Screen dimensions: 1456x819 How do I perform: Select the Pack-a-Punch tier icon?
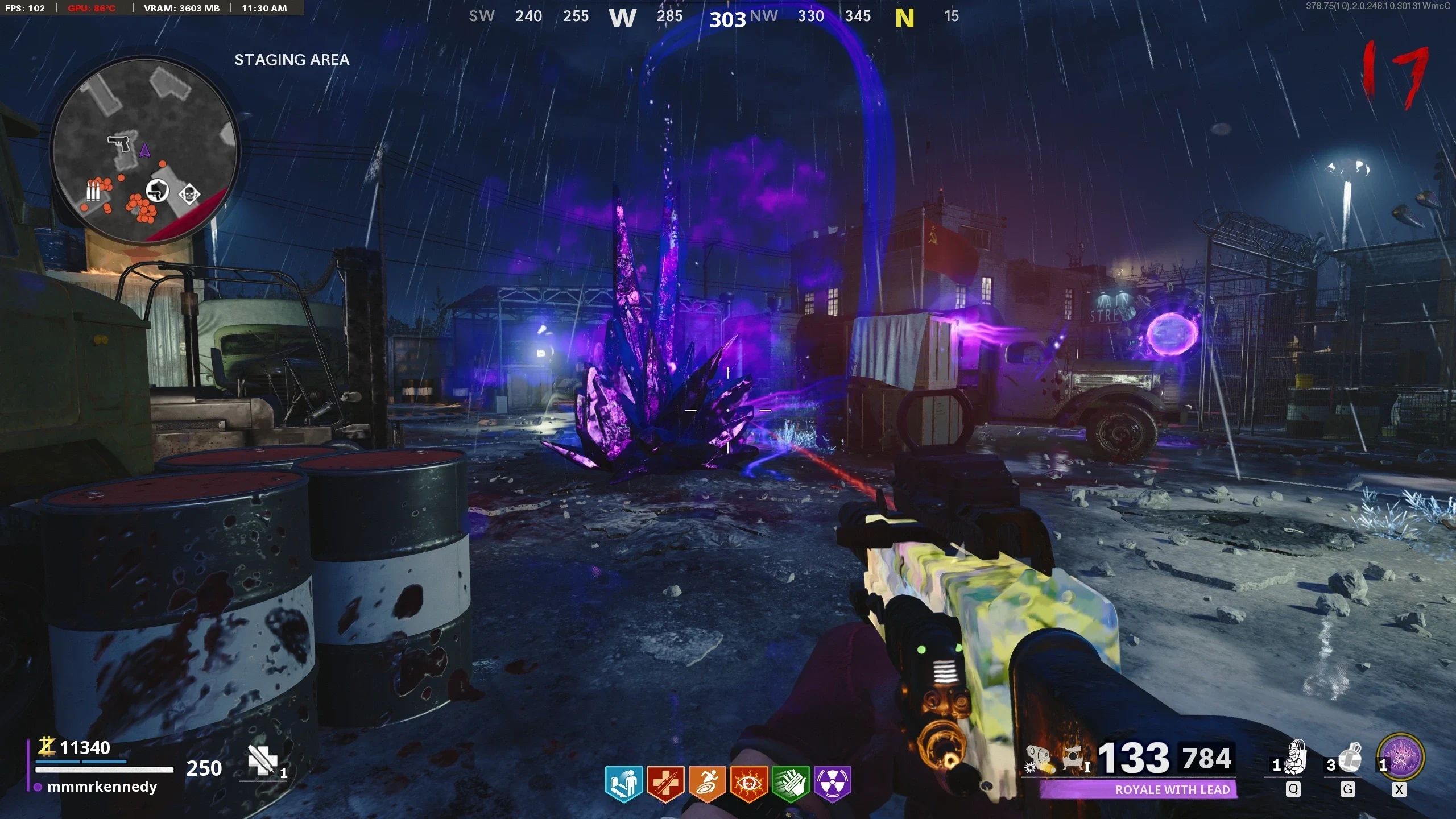click(x=1075, y=759)
